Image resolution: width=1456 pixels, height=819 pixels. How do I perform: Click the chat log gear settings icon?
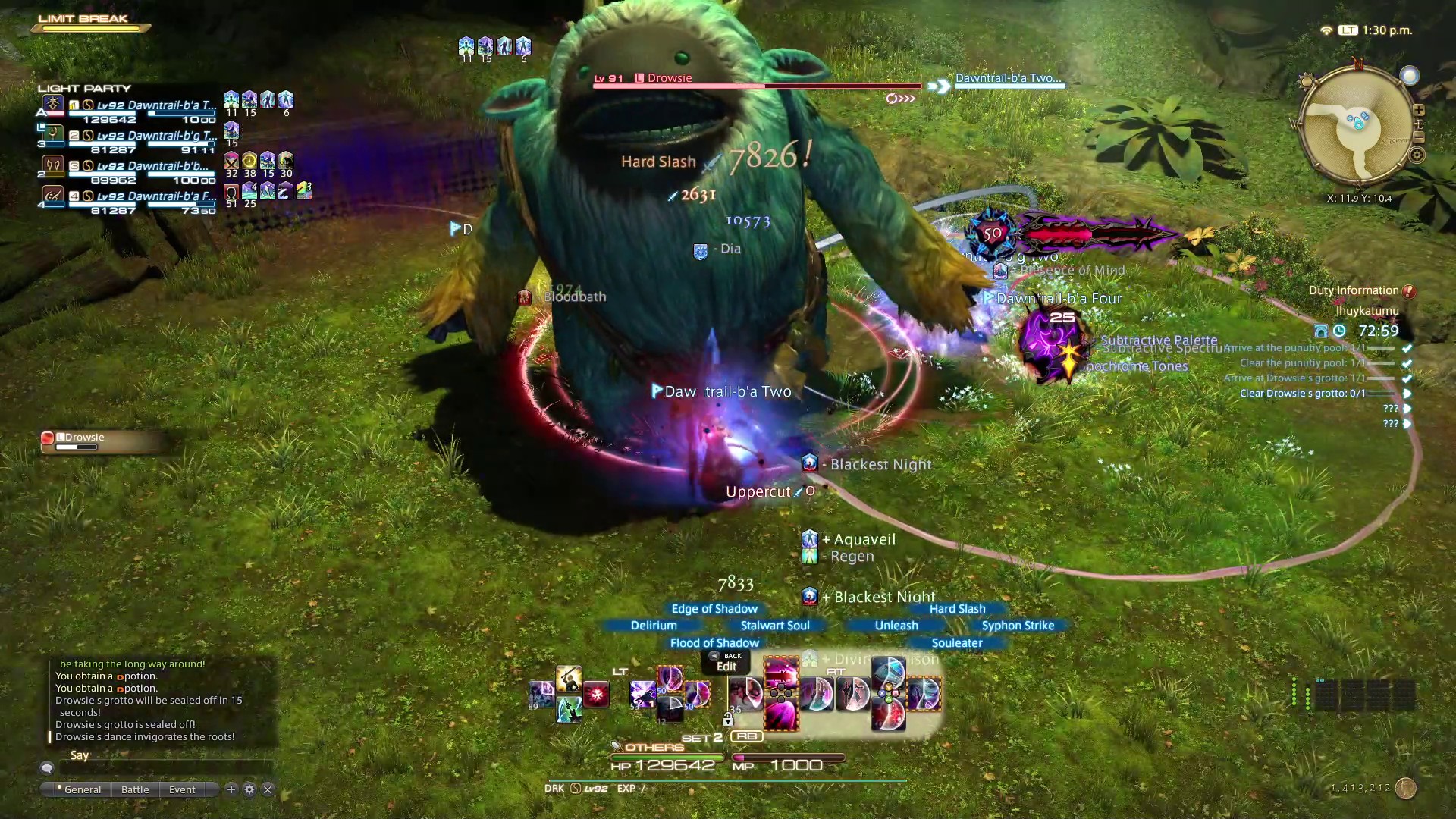249,789
